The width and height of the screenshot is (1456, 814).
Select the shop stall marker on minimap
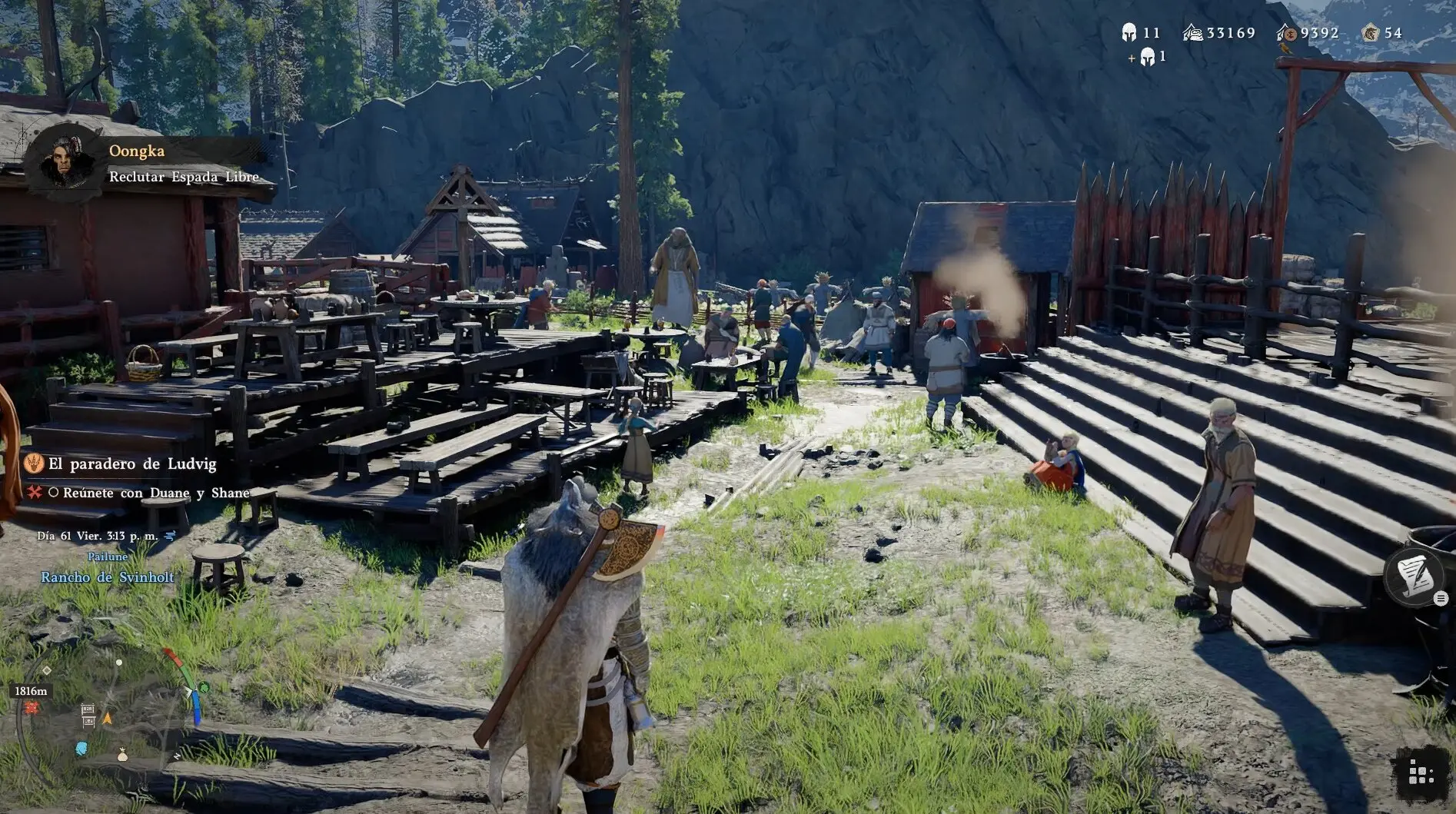point(88,716)
